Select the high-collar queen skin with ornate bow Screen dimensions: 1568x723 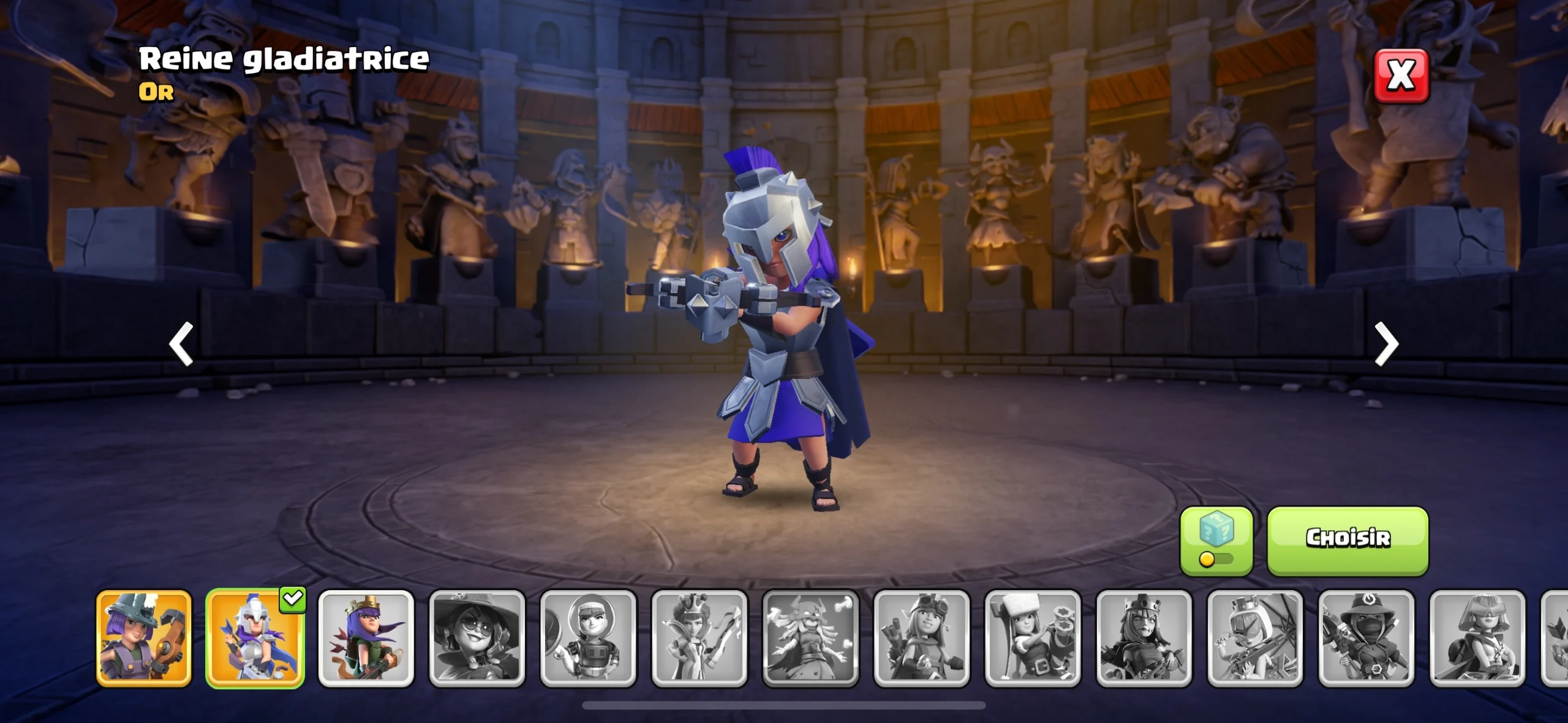point(699,638)
